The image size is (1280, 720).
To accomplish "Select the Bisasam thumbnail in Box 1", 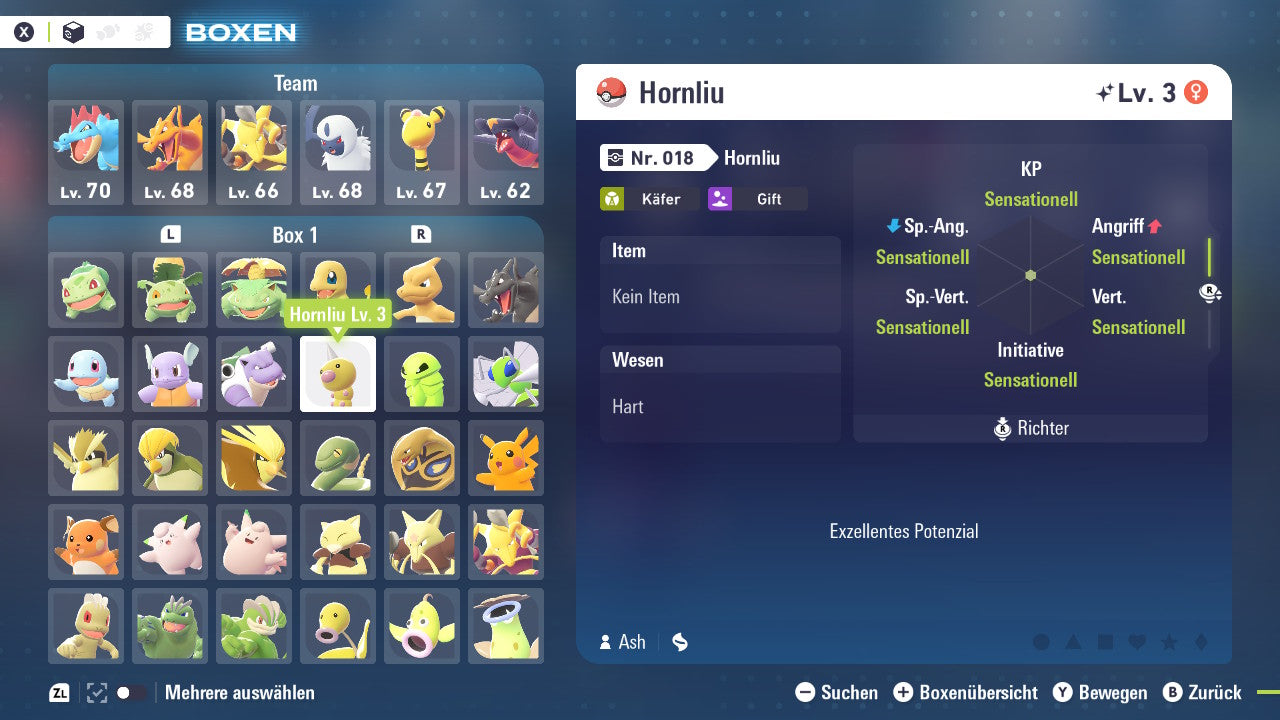I will pos(85,290).
